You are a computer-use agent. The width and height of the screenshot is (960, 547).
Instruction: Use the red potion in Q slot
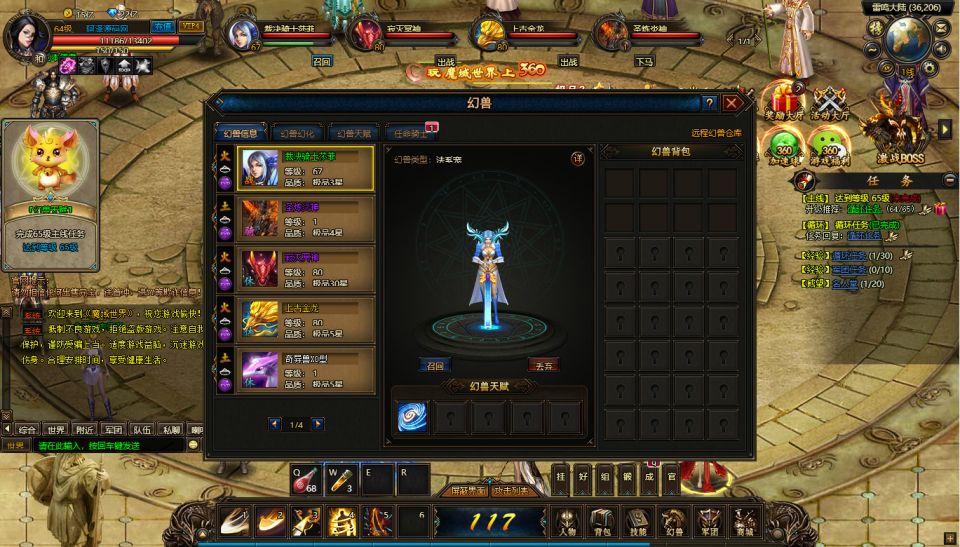point(305,479)
